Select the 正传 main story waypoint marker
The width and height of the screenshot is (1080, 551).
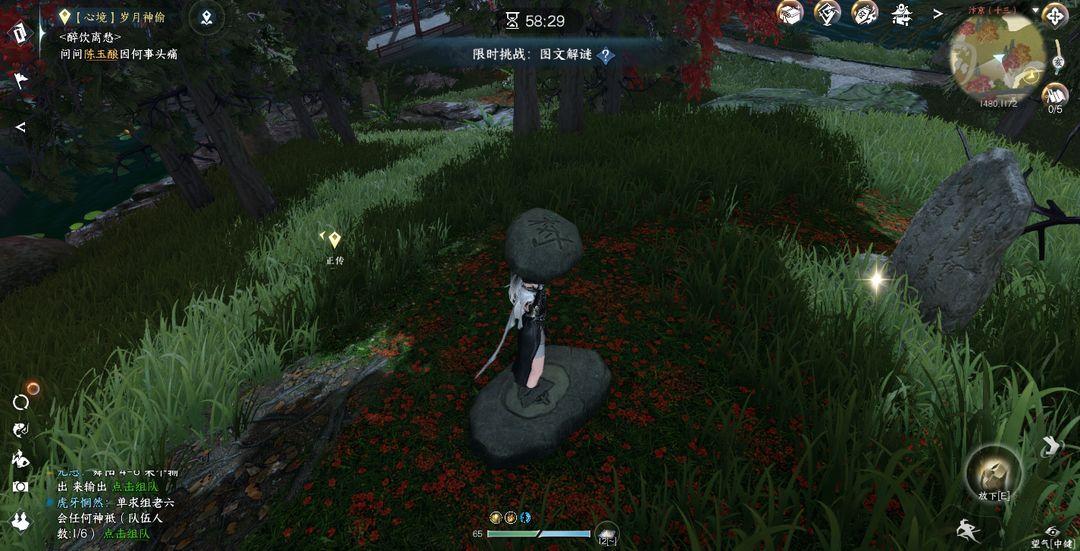click(334, 240)
